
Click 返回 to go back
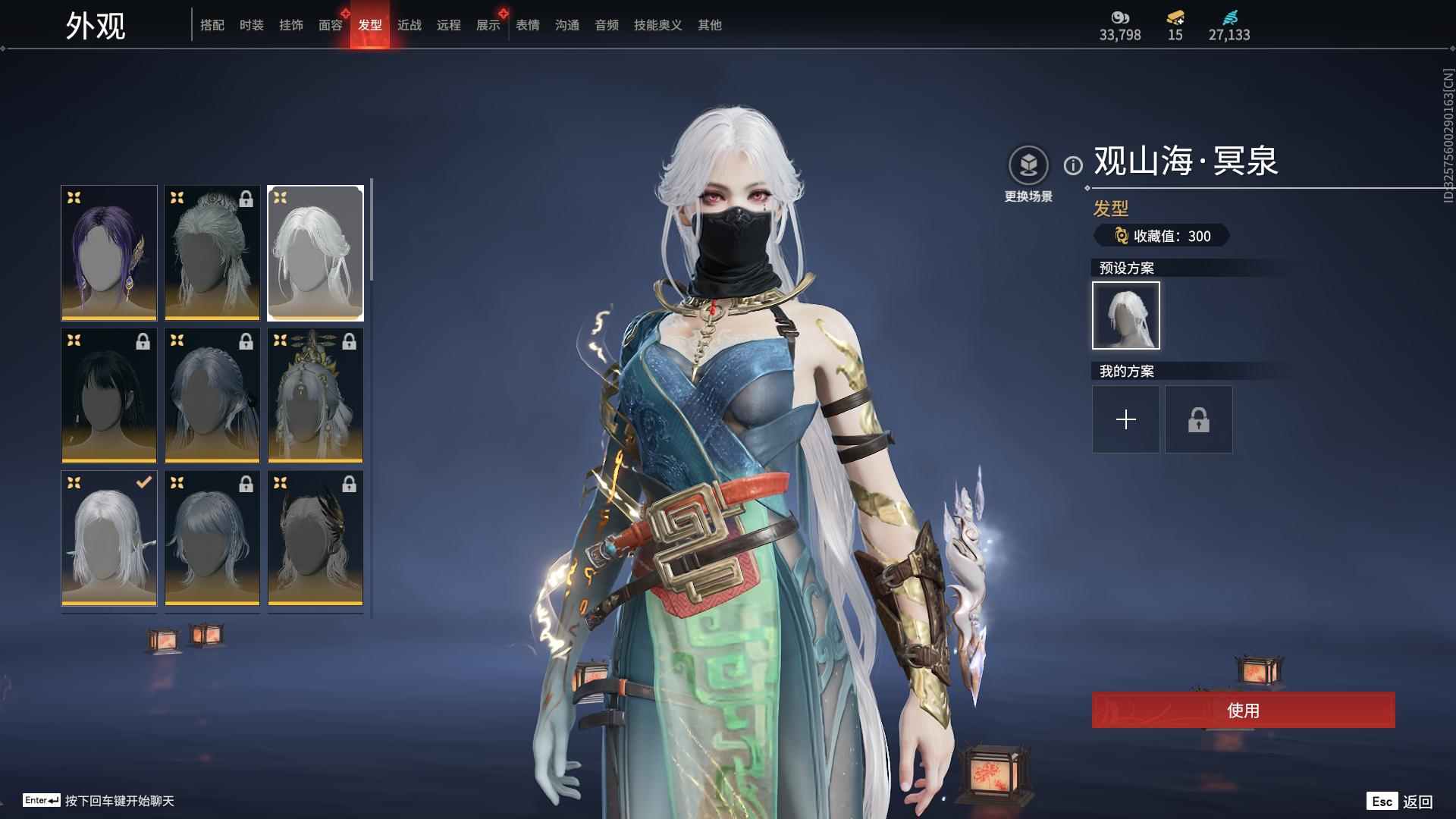pos(1417,802)
